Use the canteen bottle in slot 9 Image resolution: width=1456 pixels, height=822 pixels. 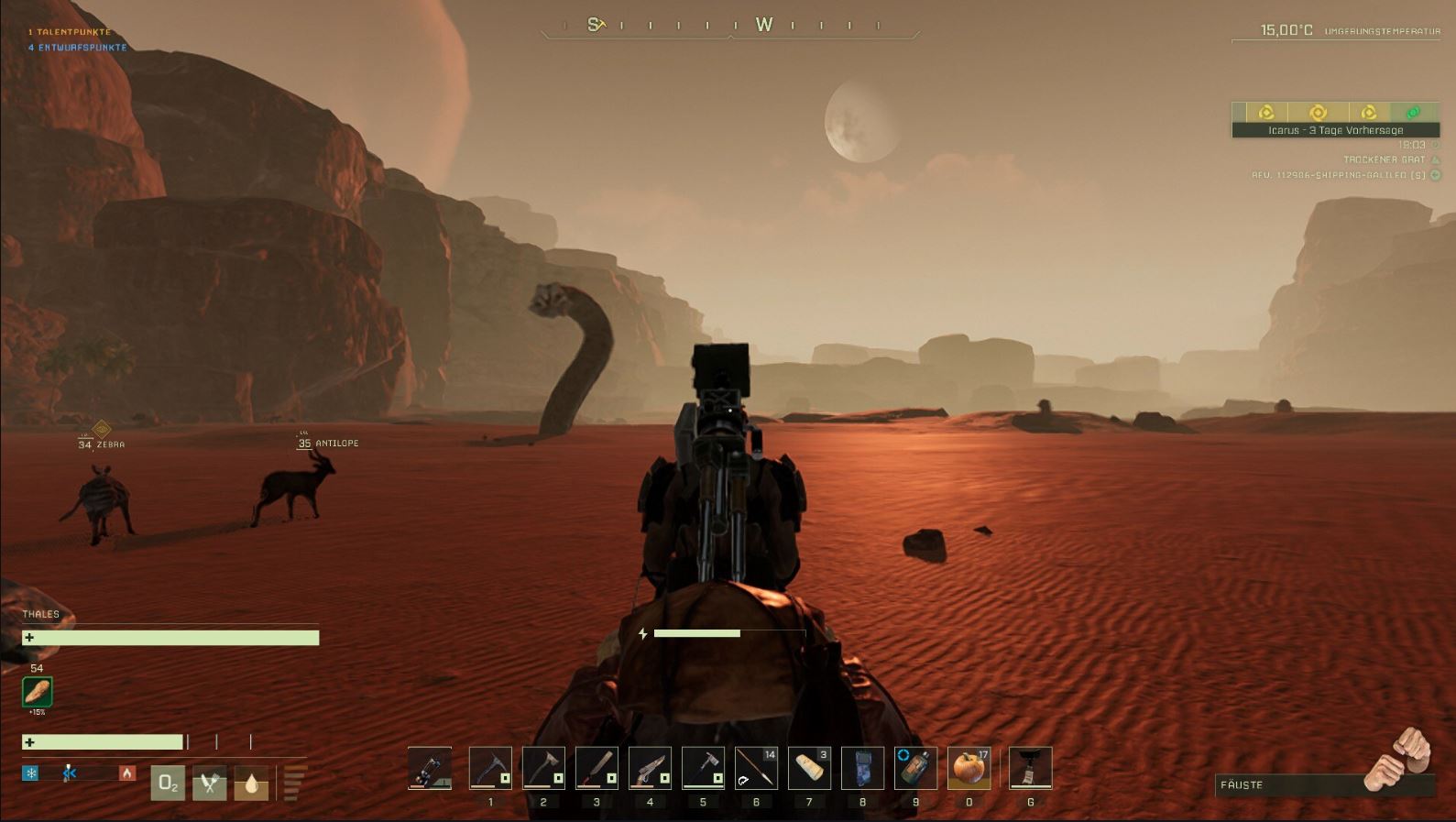[915, 768]
